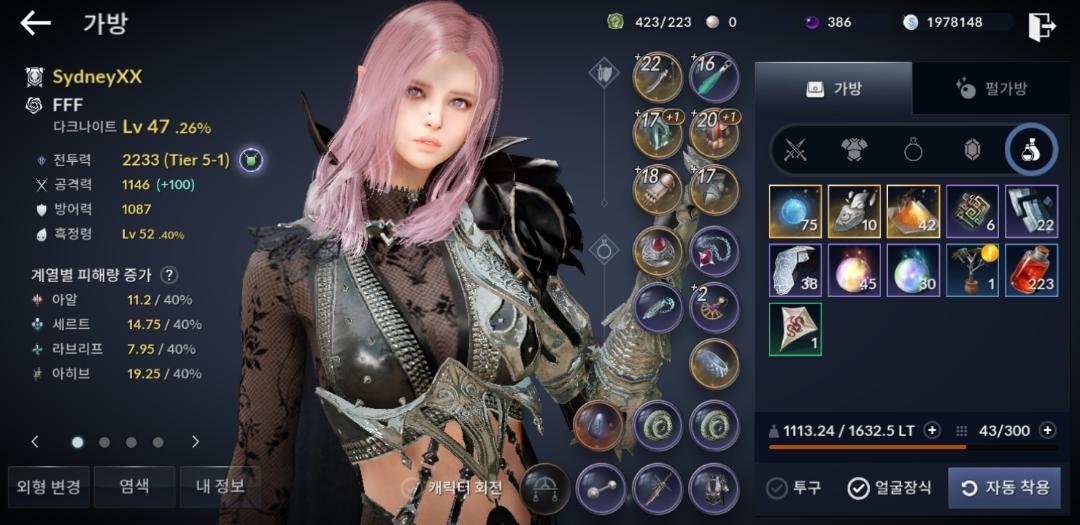This screenshot has width=1080, height=525.
Task: Select the 가방 tab
Action: point(833,89)
